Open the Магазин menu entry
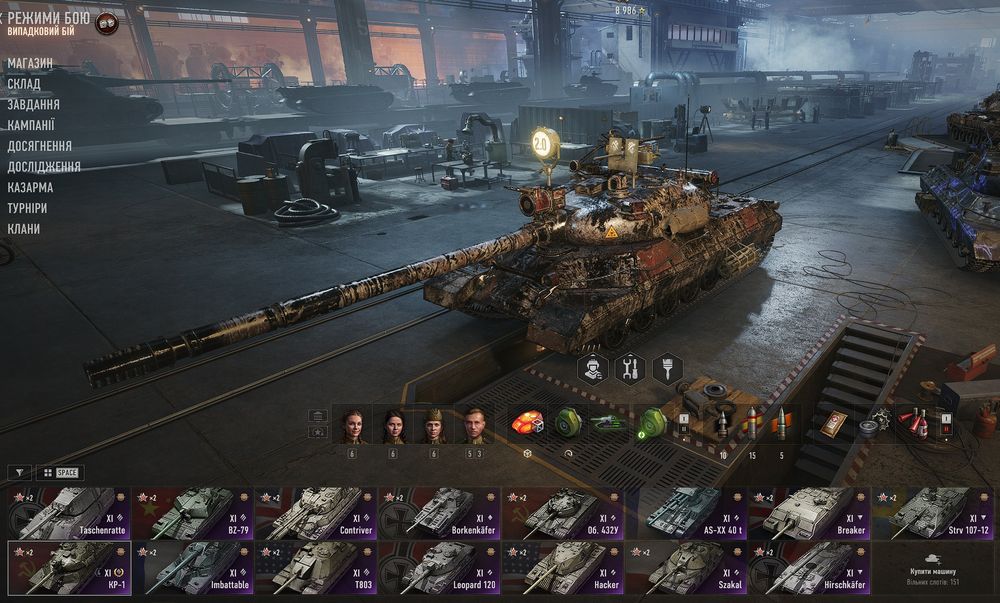Viewport: 1000px width, 603px height. click(x=30, y=63)
